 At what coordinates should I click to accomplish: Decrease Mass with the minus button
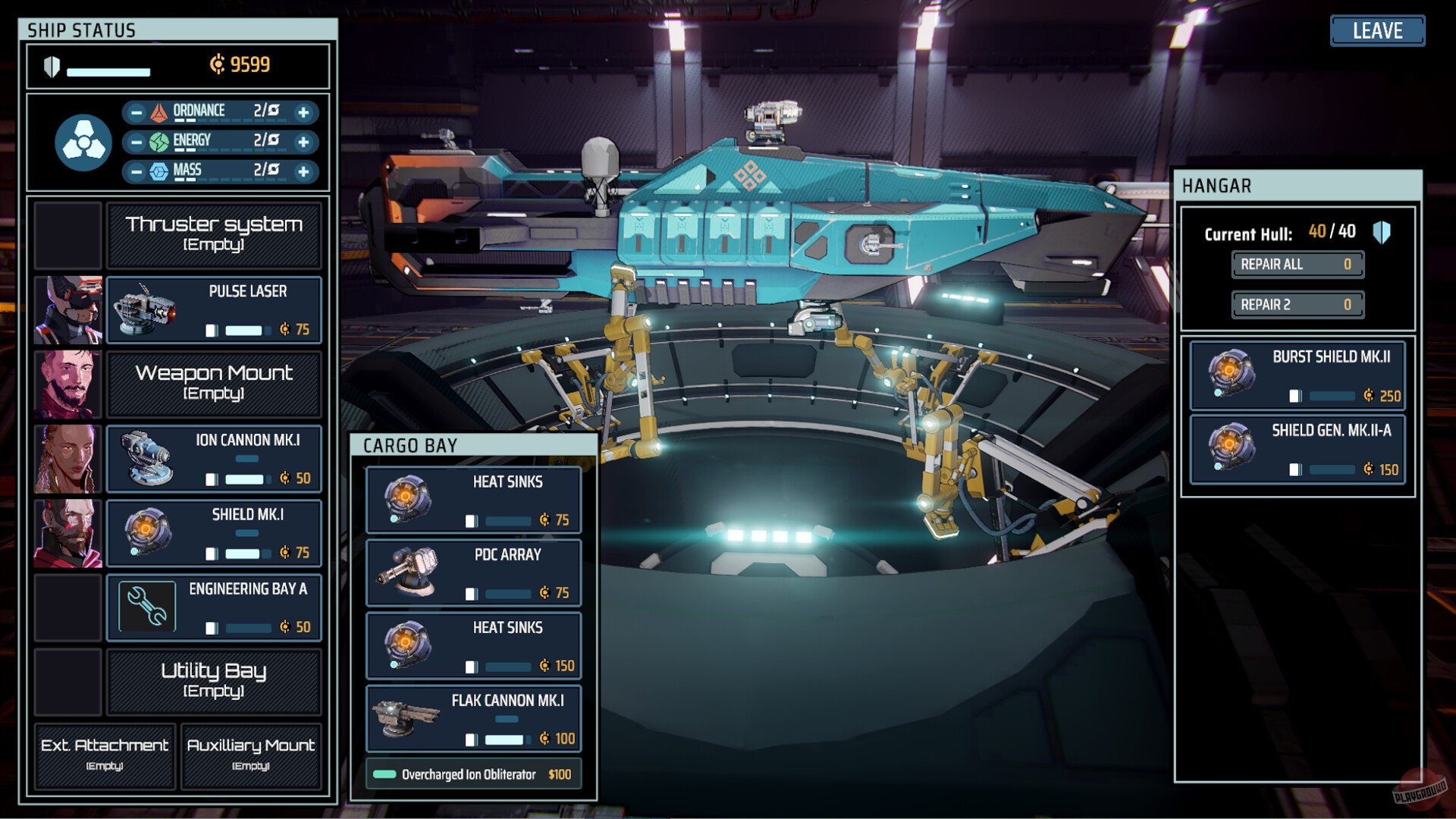pos(136,171)
